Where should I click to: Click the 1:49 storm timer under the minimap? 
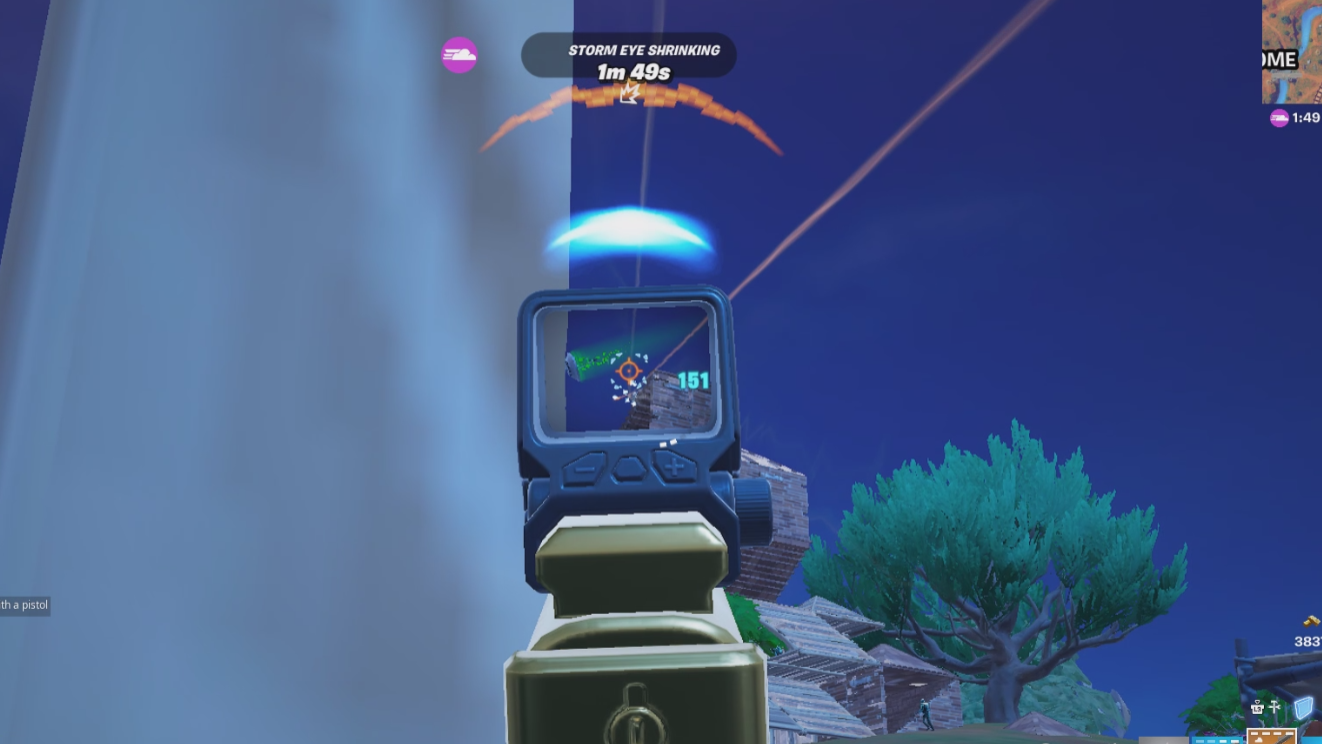(1306, 116)
